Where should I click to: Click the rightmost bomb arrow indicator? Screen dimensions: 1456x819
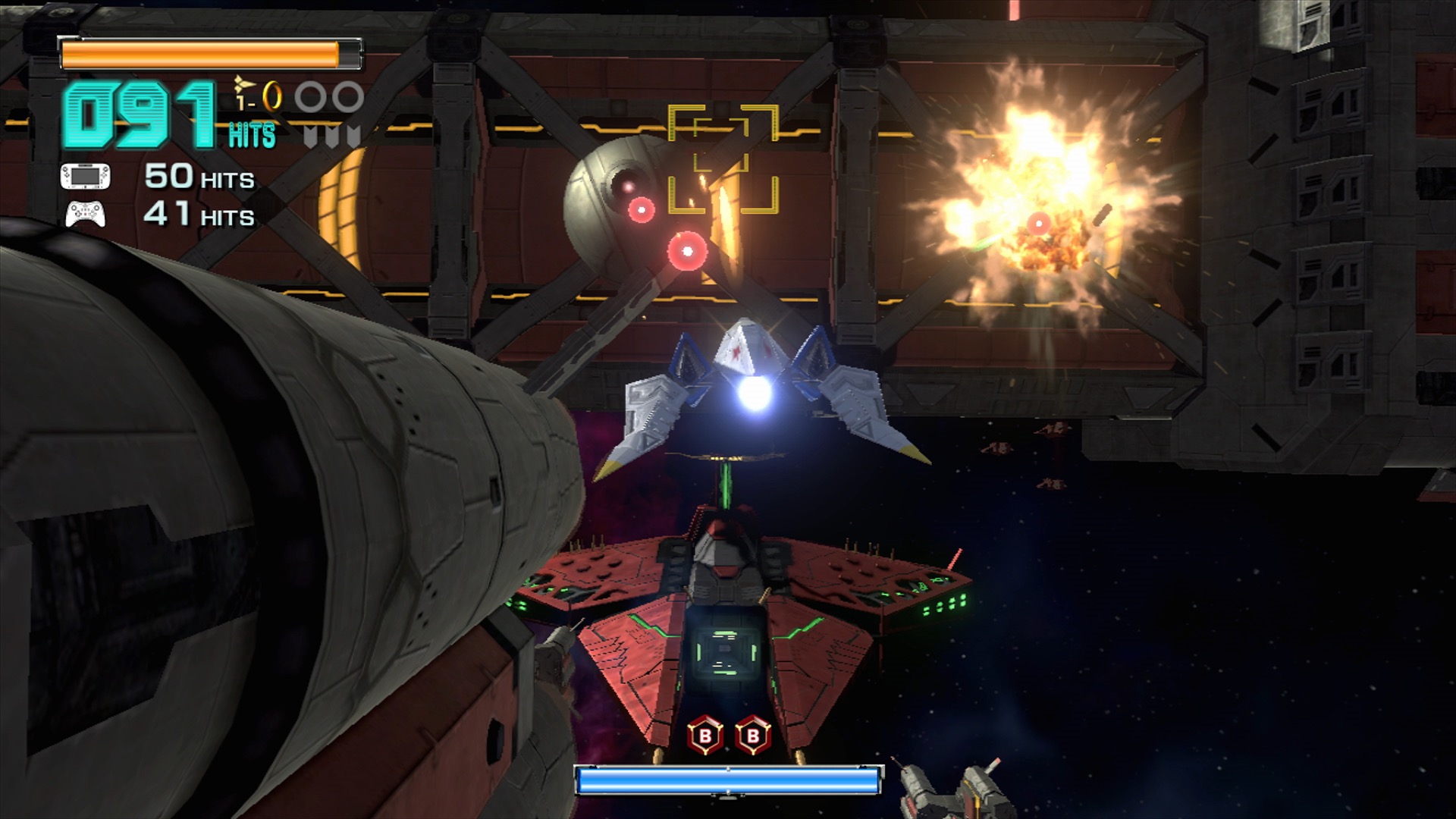click(353, 137)
